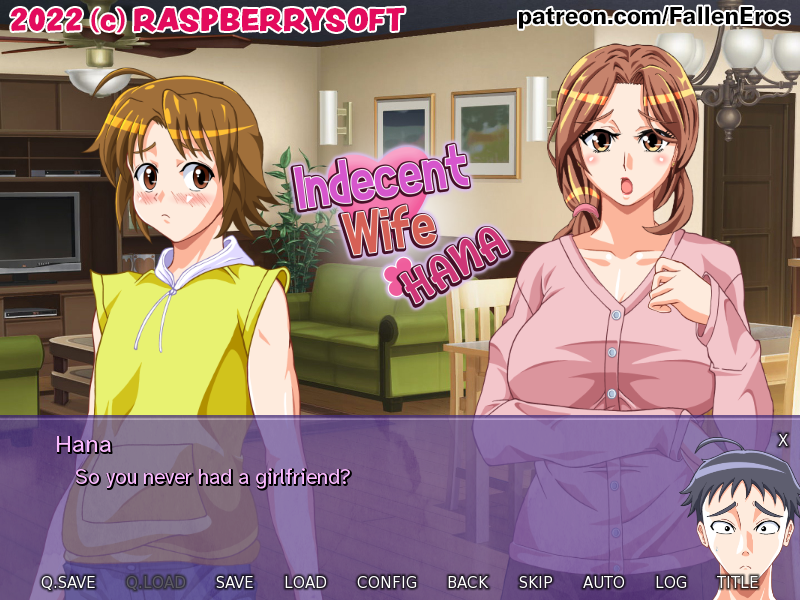
Task: Click the Q.SAVE quick save button
Action: coord(68,582)
